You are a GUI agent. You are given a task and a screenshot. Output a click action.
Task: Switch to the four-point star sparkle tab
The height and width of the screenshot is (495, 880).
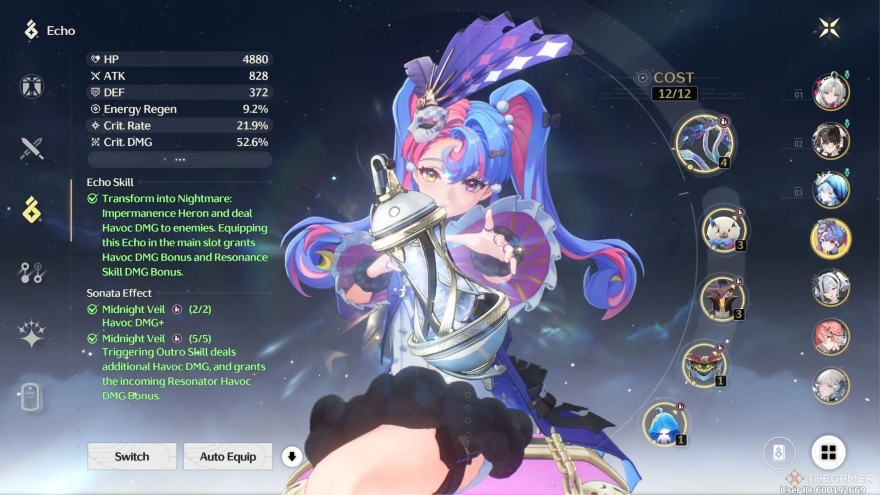pyautogui.click(x=32, y=335)
